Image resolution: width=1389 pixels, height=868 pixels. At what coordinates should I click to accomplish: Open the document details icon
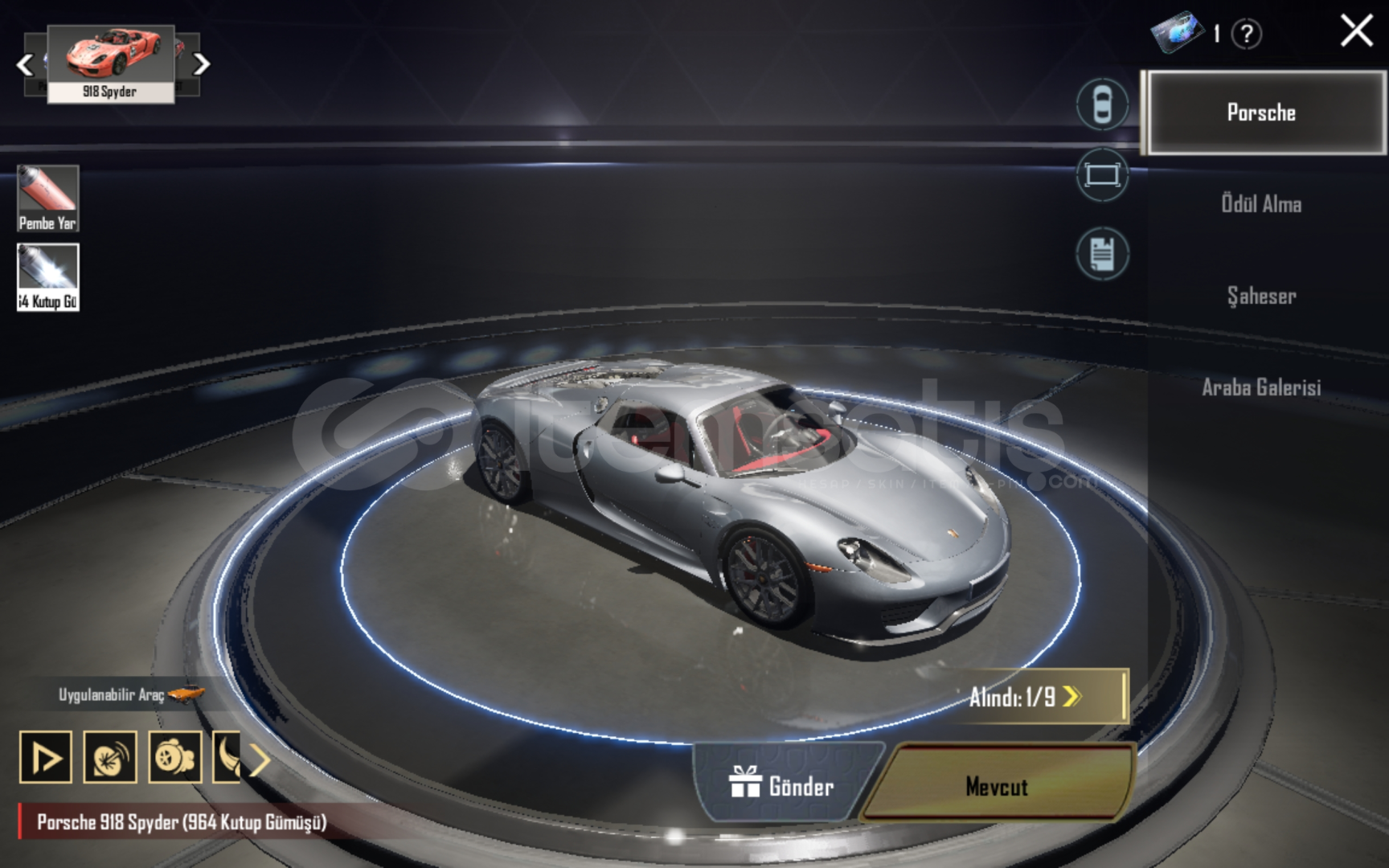pos(1102,254)
